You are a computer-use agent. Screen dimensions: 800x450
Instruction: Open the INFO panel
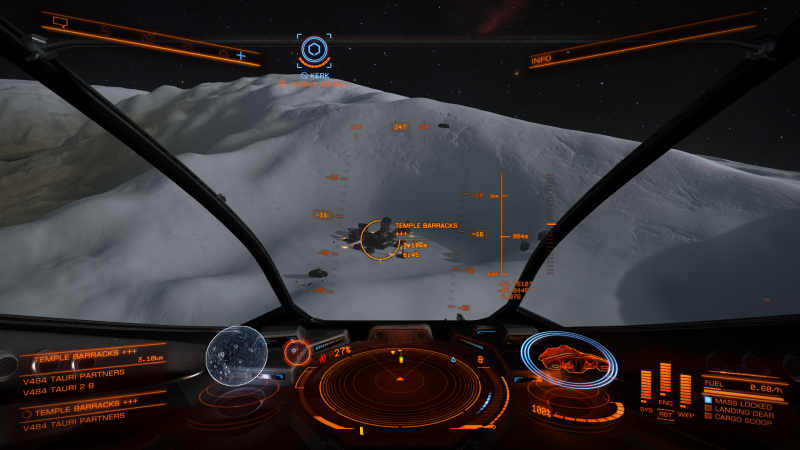pyautogui.click(x=541, y=60)
